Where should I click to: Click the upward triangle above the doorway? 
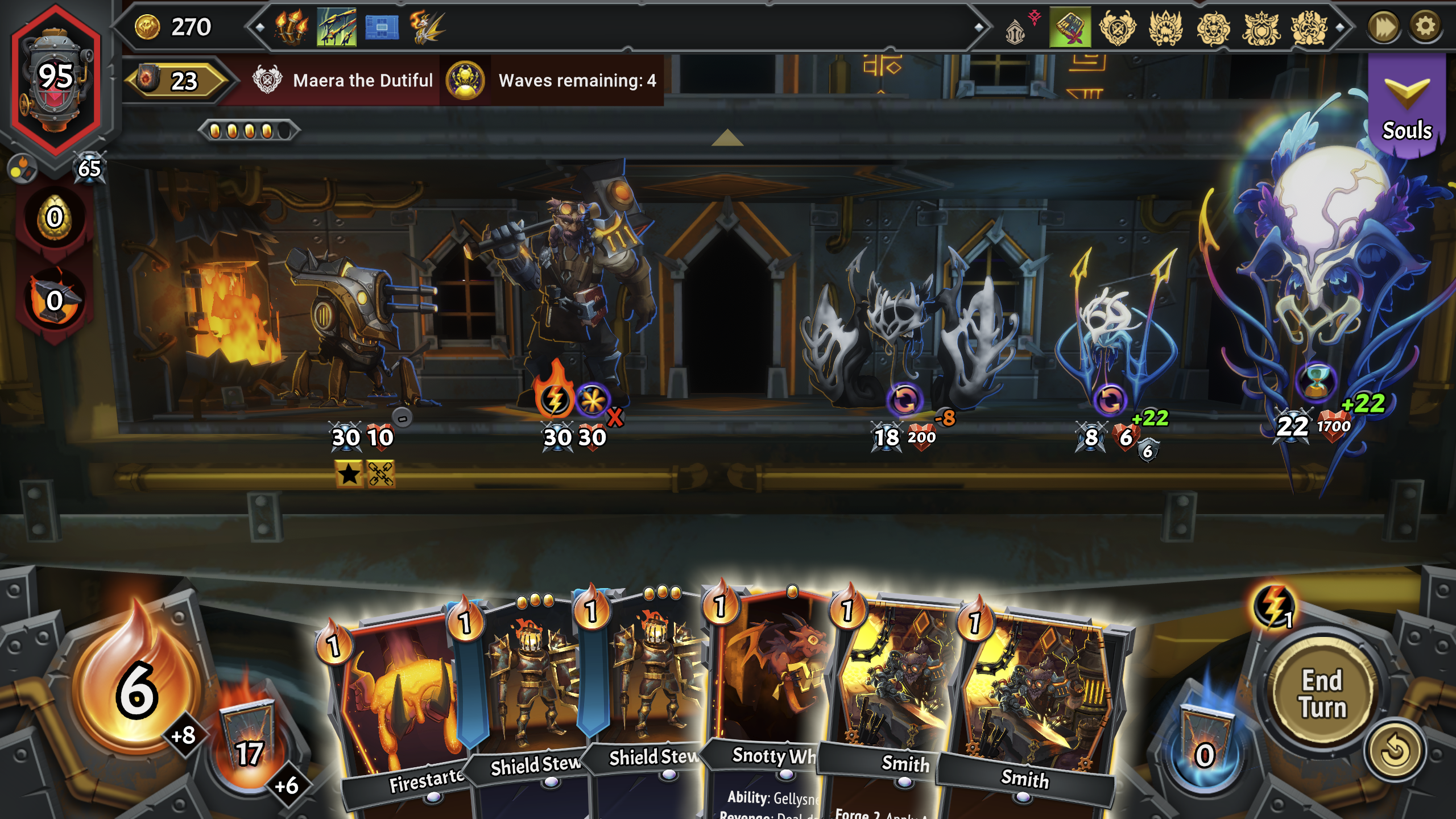pyautogui.click(x=726, y=136)
